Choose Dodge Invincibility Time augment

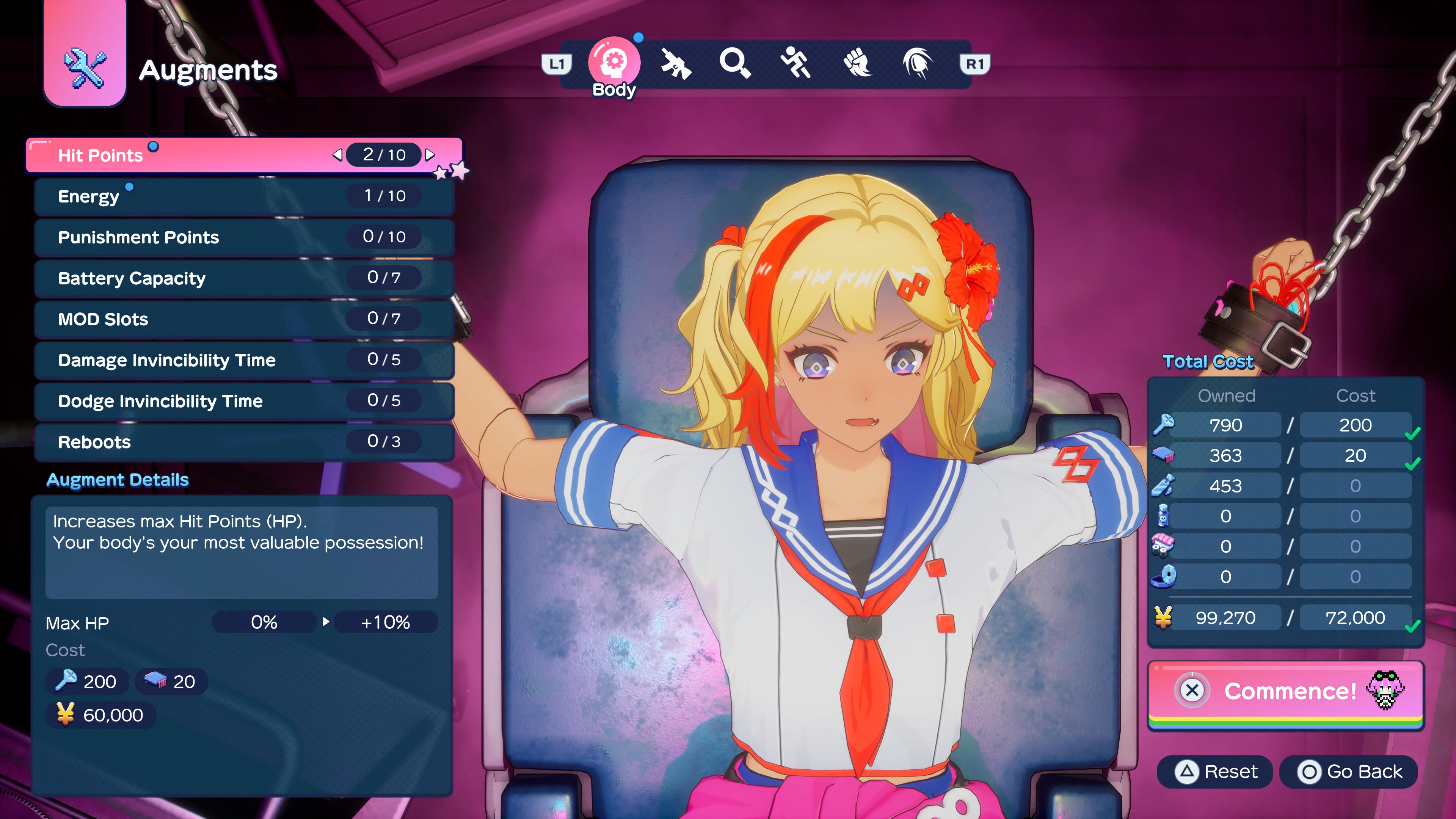point(243,401)
